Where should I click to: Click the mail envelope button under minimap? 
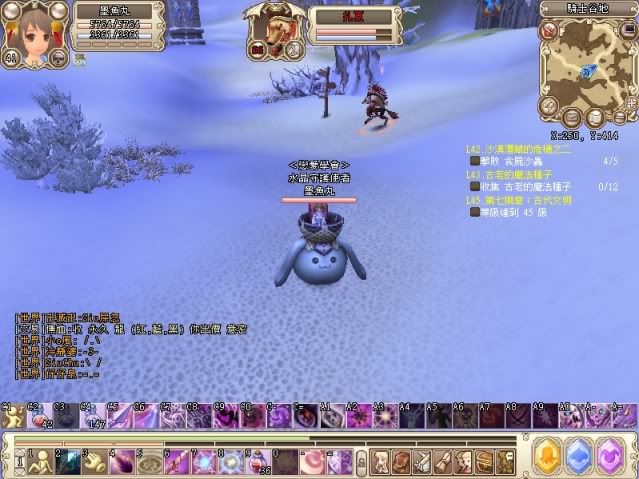click(x=570, y=115)
